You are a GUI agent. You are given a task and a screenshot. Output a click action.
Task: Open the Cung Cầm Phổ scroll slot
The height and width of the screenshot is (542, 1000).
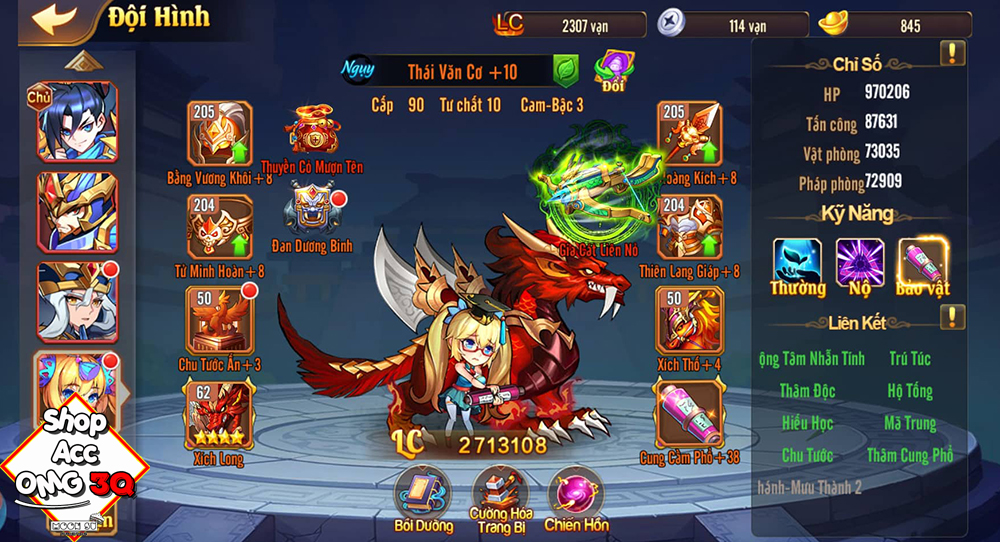tap(689, 414)
